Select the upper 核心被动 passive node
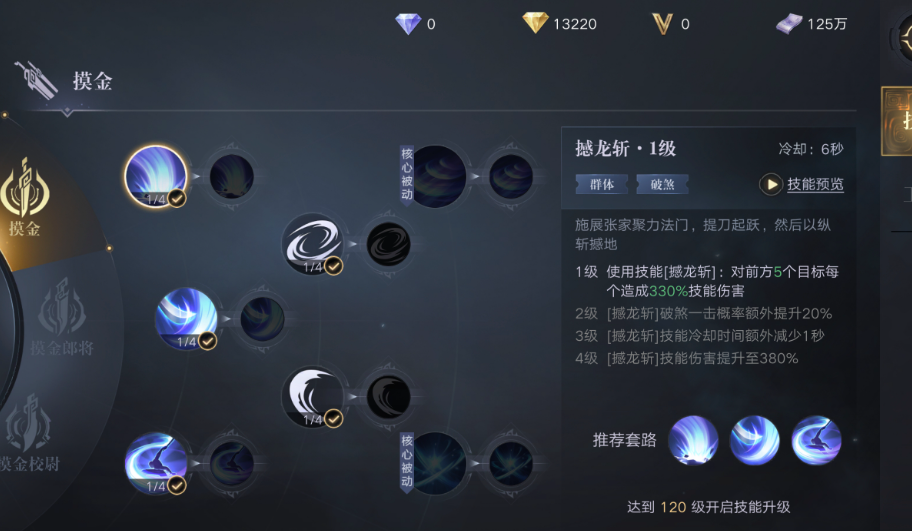Viewport: 912px width, 531px height. pos(438,176)
